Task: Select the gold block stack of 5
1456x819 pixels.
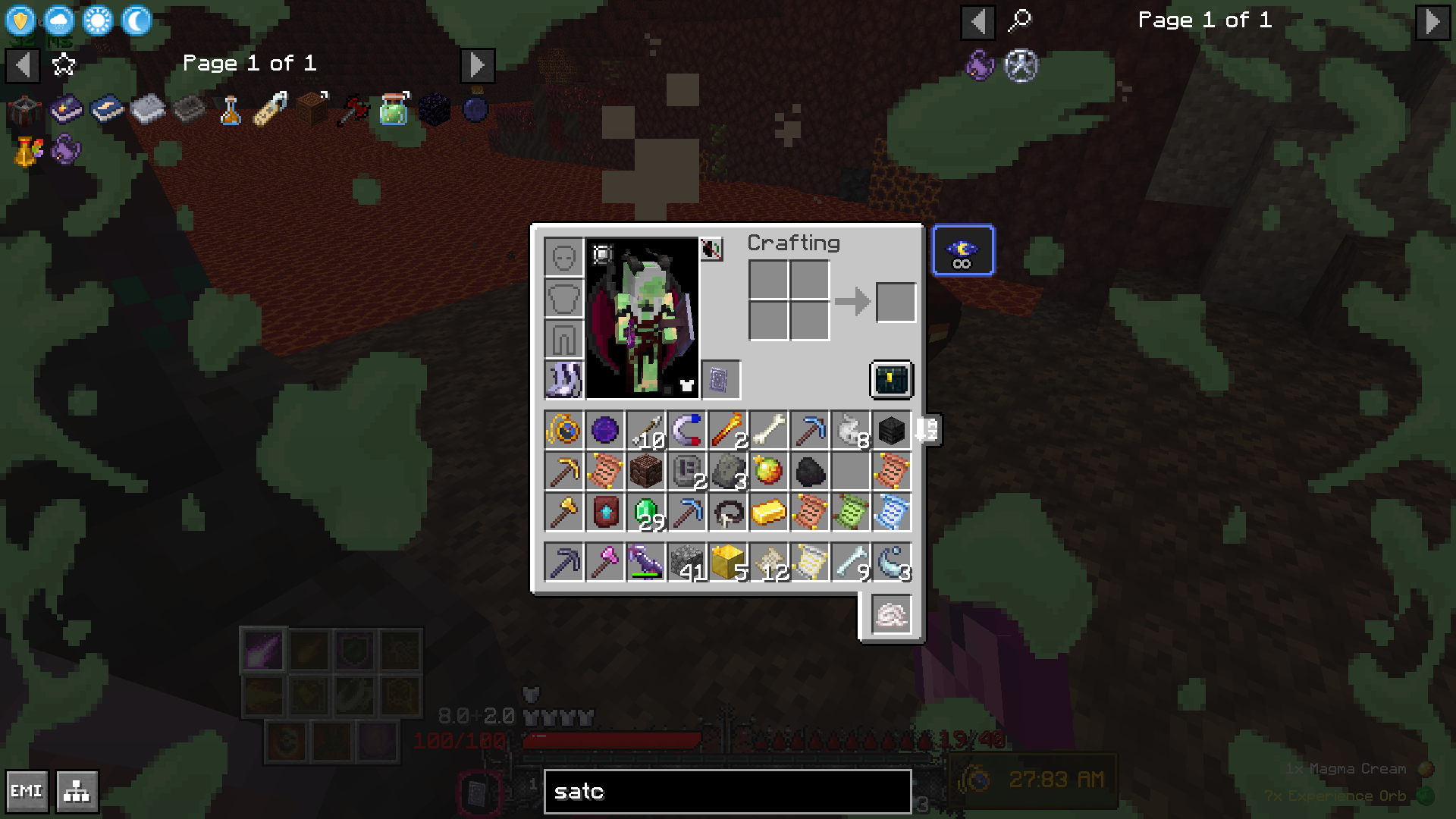Action: coord(728,563)
